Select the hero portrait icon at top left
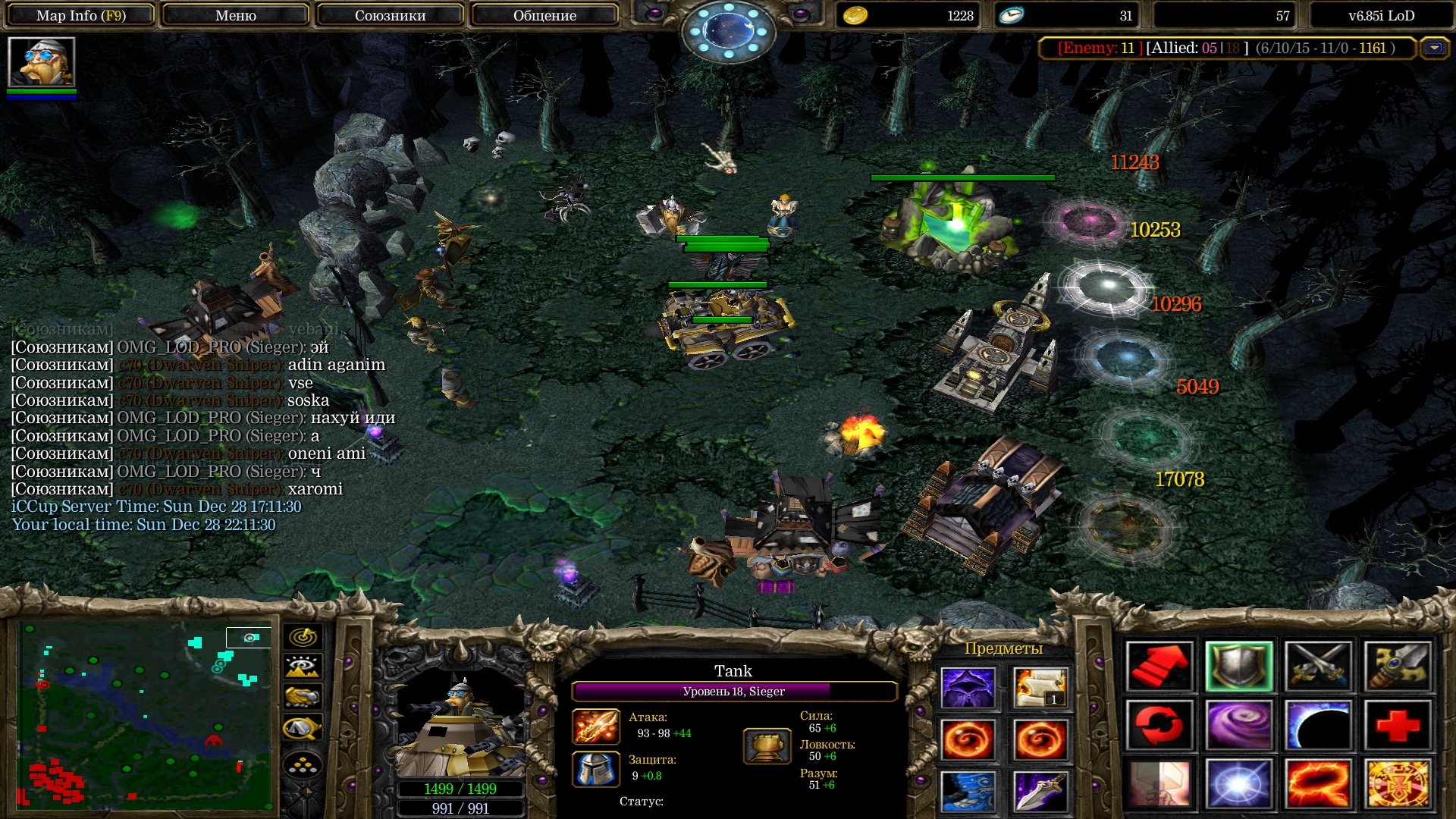Image resolution: width=1456 pixels, height=819 pixels. pos(42,62)
